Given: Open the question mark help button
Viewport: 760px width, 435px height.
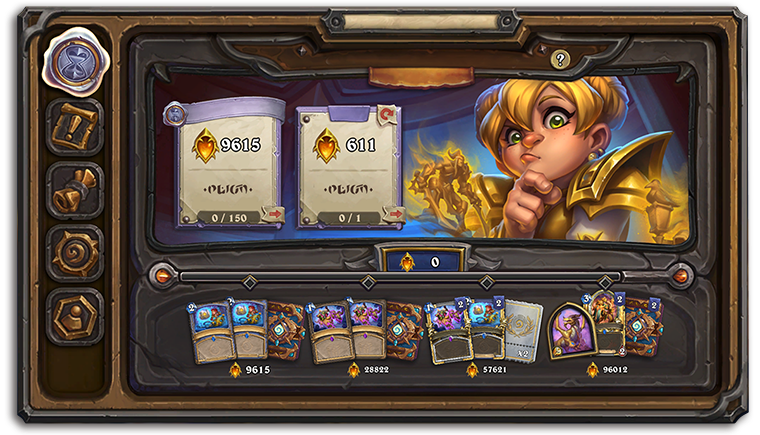Looking at the screenshot, I should (x=560, y=60).
